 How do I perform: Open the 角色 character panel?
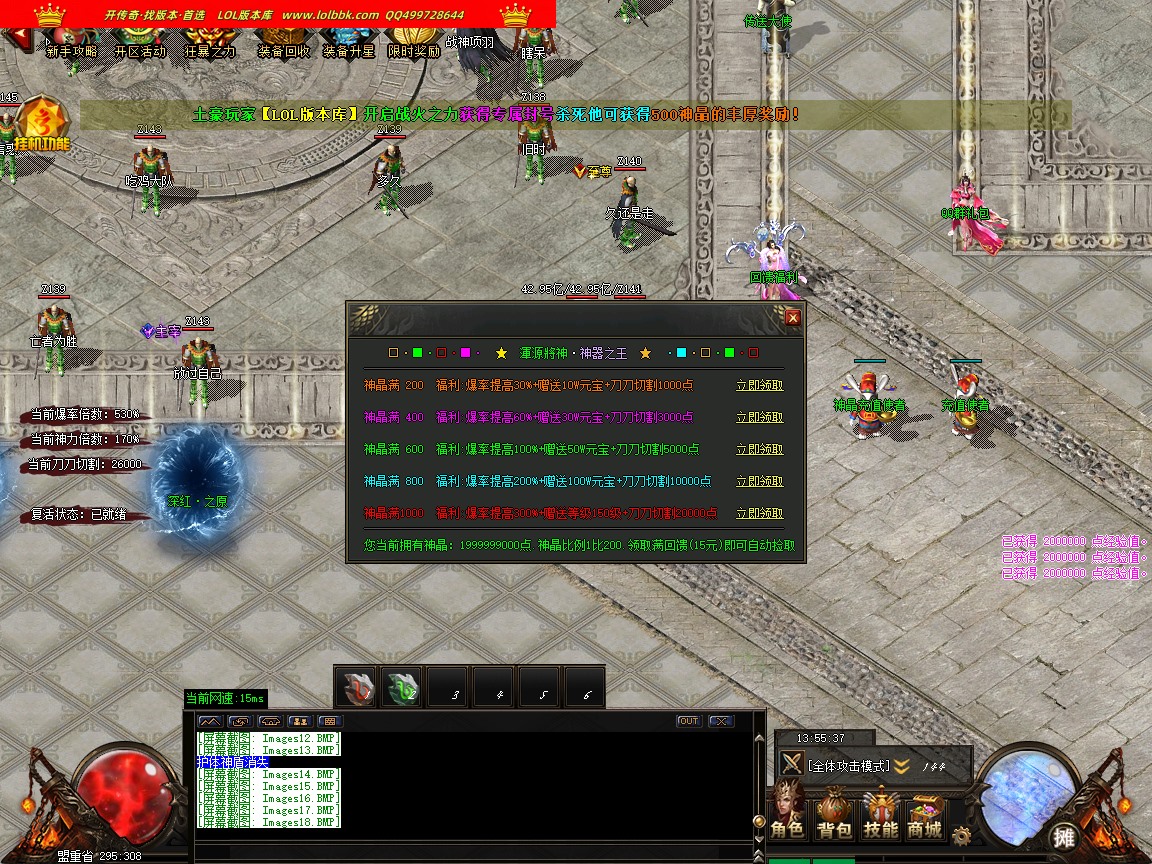[x=787, y=814]
